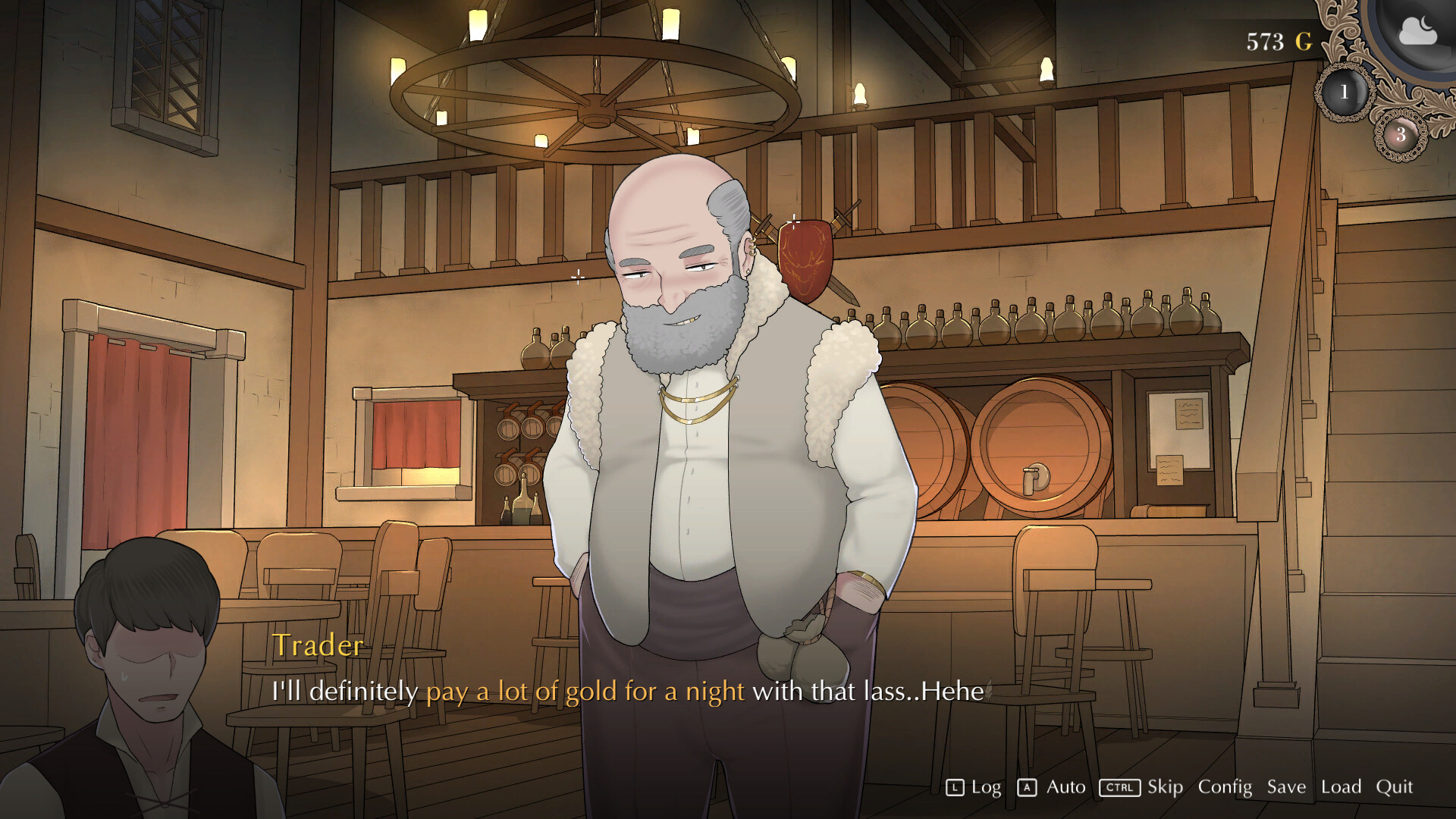Select the round badge numbered 3

1400,135
